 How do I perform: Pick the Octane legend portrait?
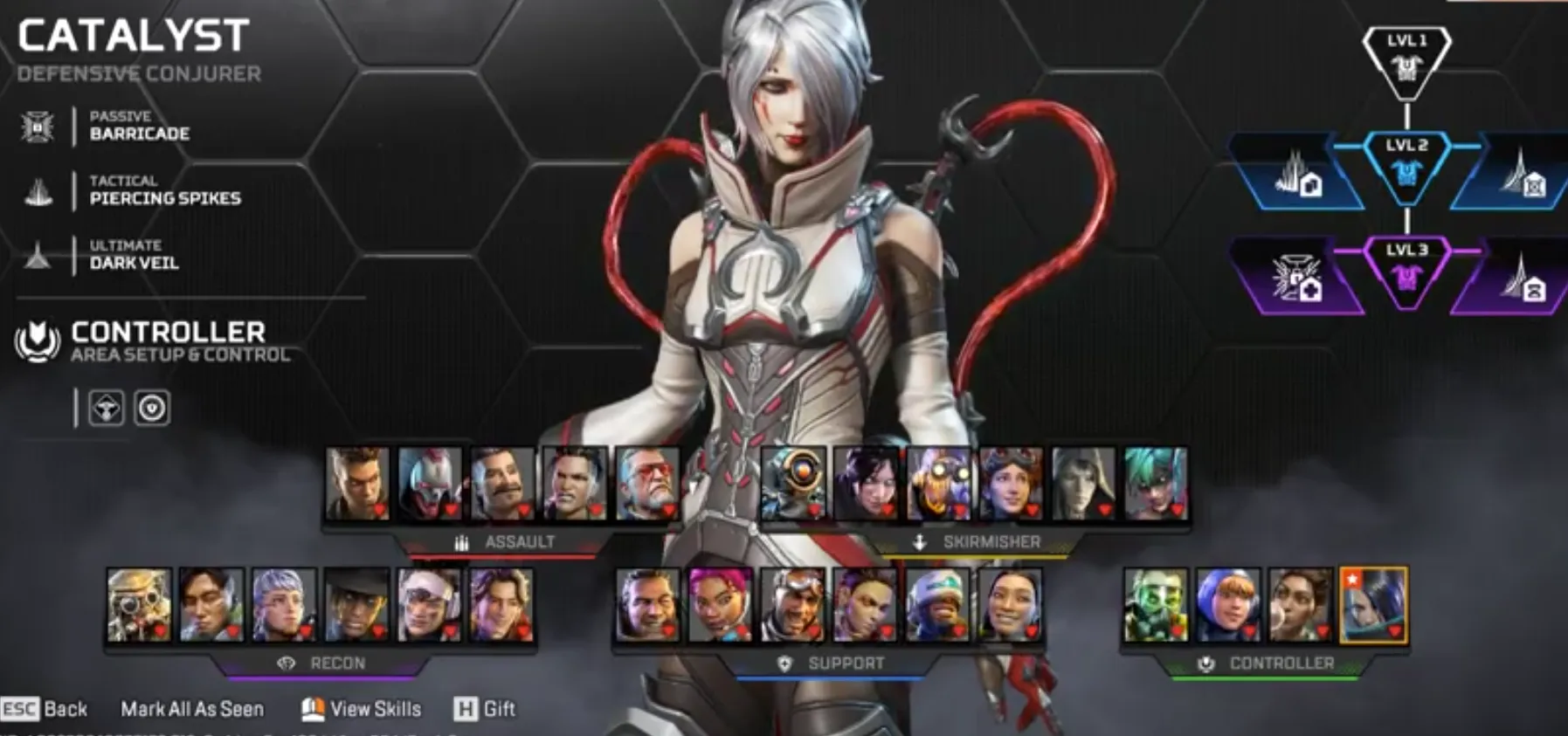coord(939,484)
